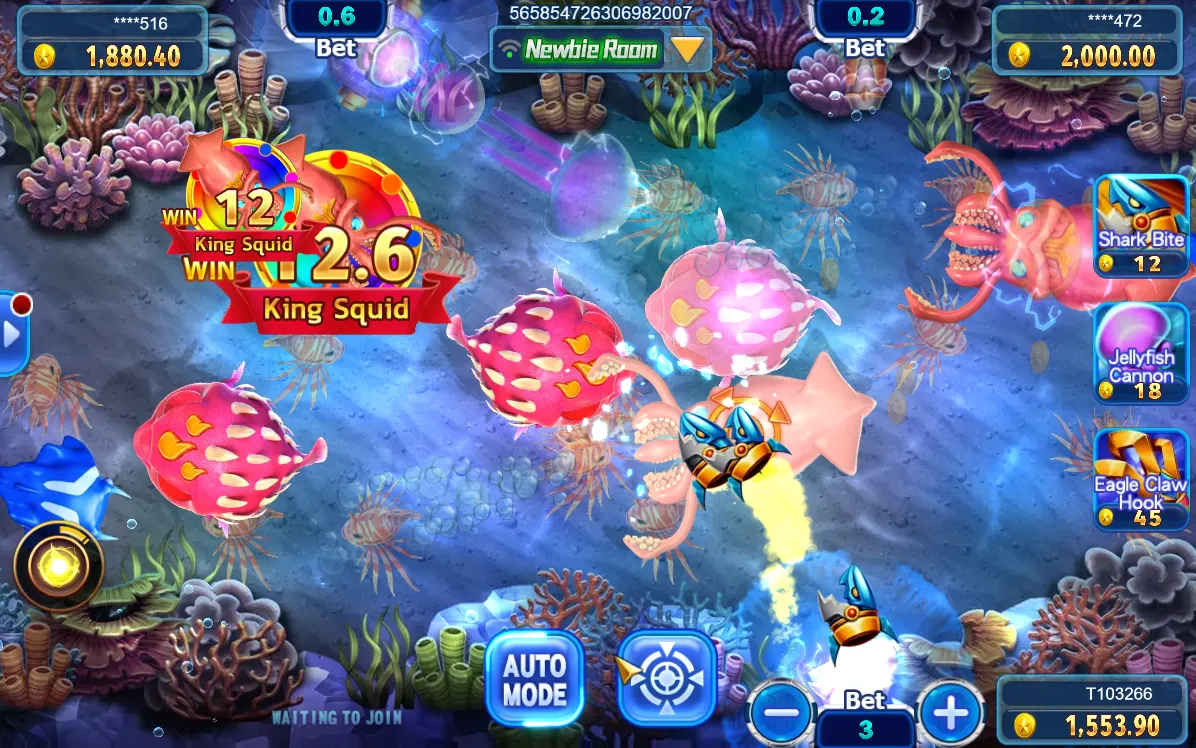Activate the glowing golden orb skill

coord(58,568)
